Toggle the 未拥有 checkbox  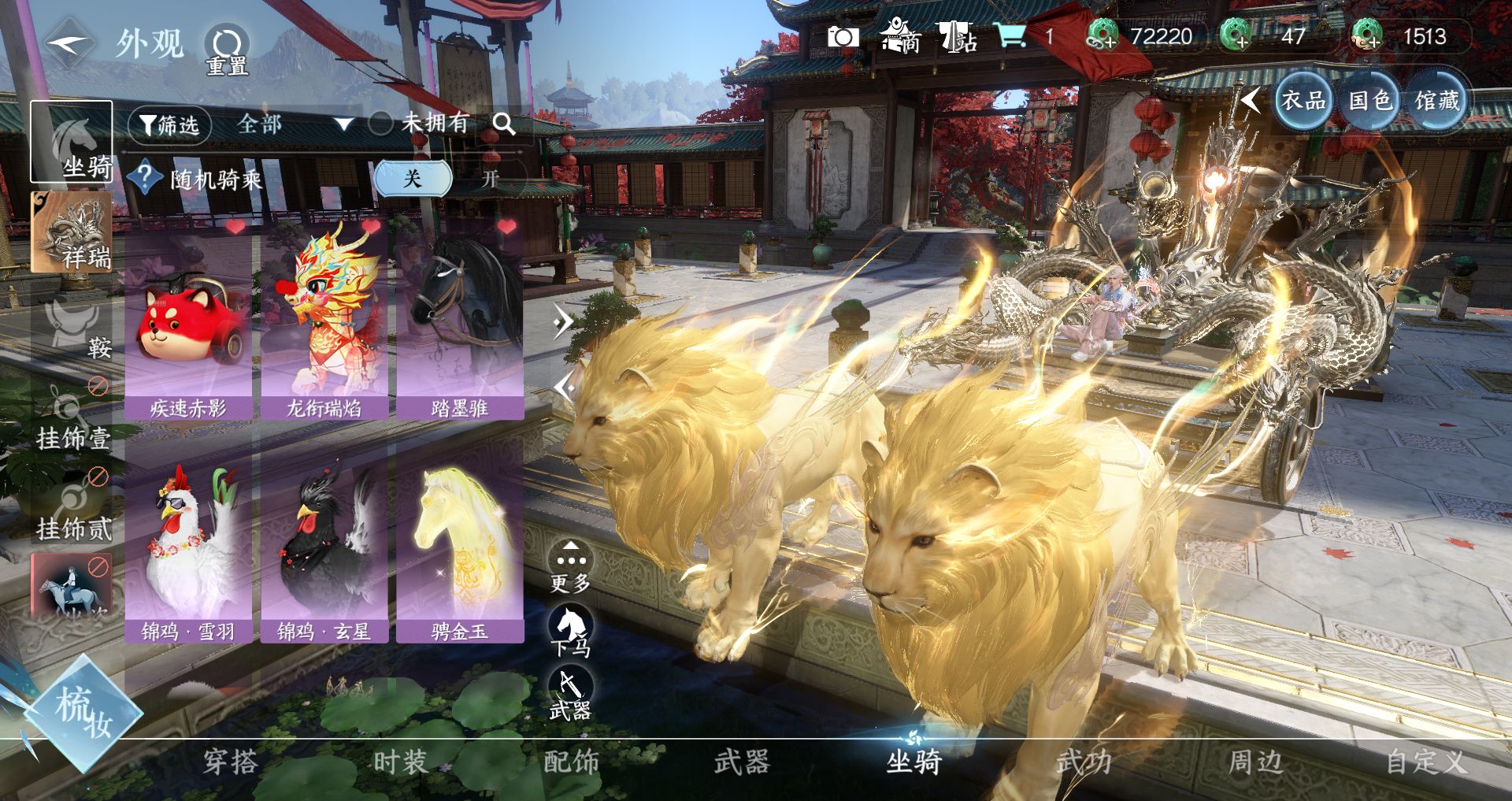coord(381,123)
